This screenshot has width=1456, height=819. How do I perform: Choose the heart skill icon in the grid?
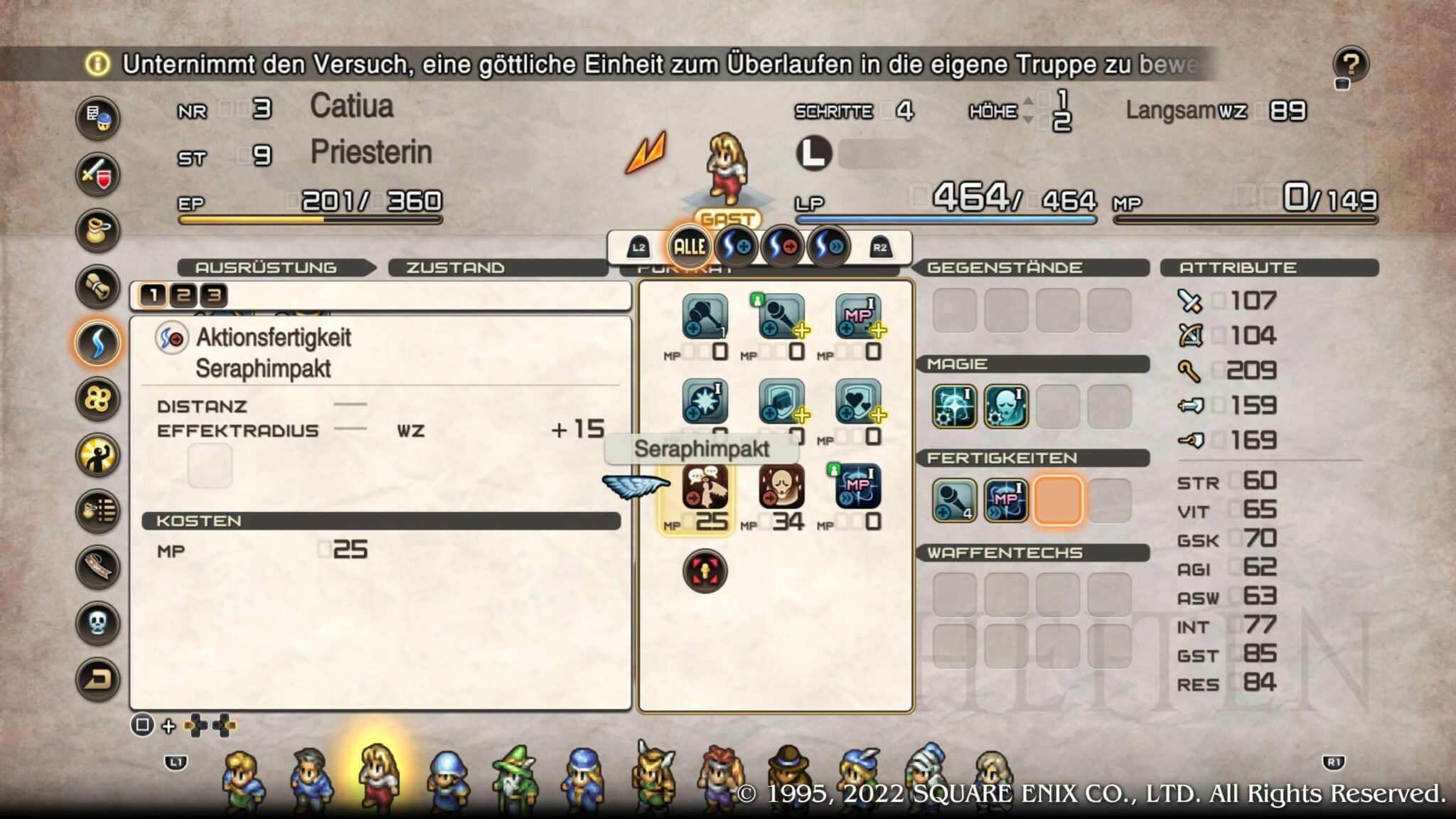[x=858, y=402]
